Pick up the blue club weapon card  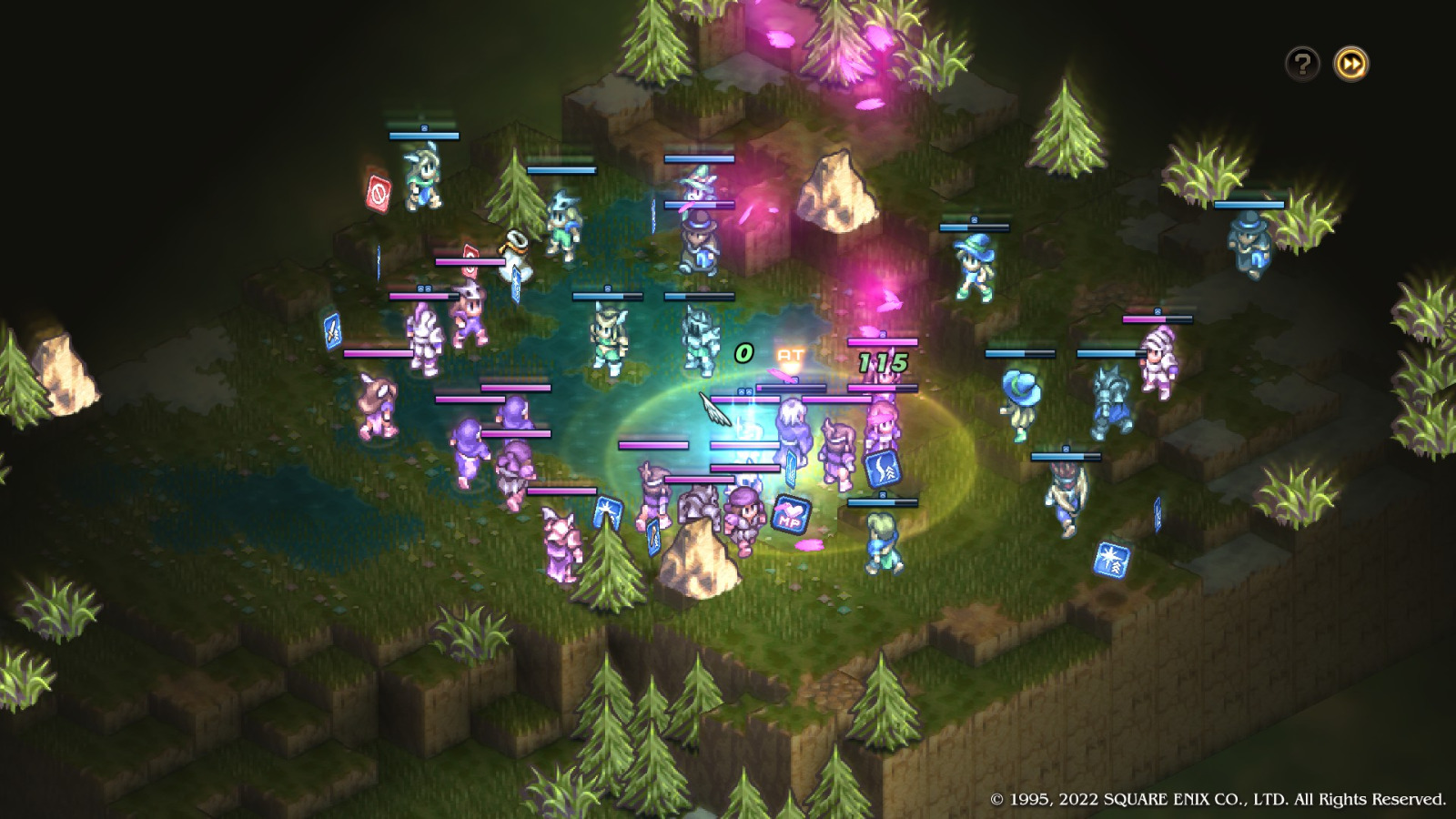click(653, 538)
